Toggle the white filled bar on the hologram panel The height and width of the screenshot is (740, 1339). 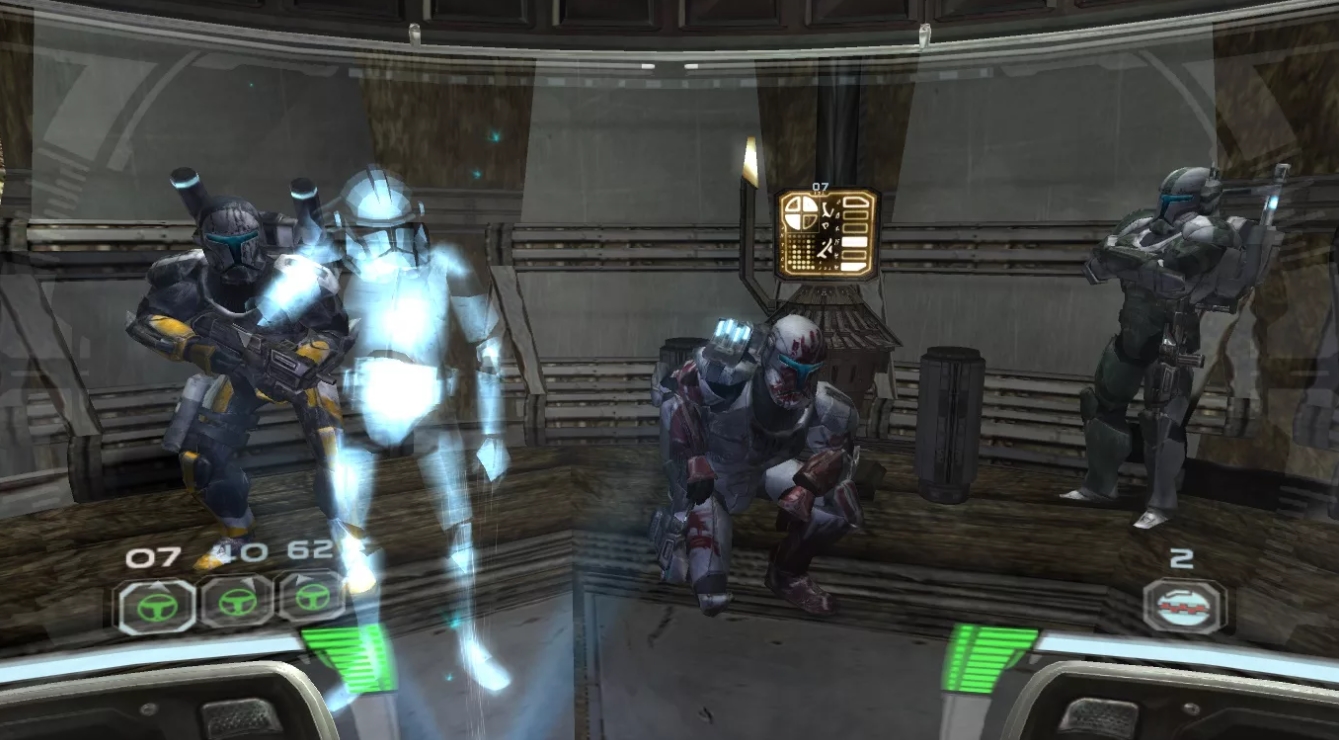[x=856, y=240]
